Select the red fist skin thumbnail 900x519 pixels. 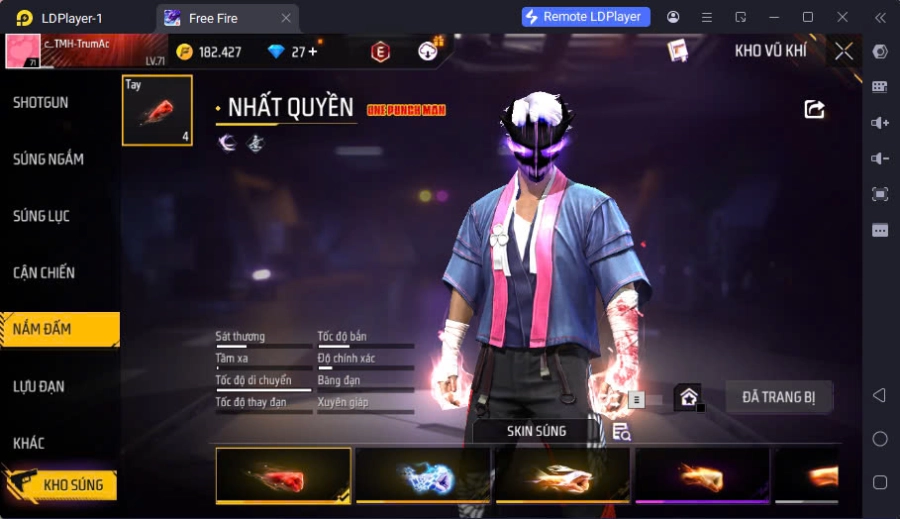[x=283, y=475]
